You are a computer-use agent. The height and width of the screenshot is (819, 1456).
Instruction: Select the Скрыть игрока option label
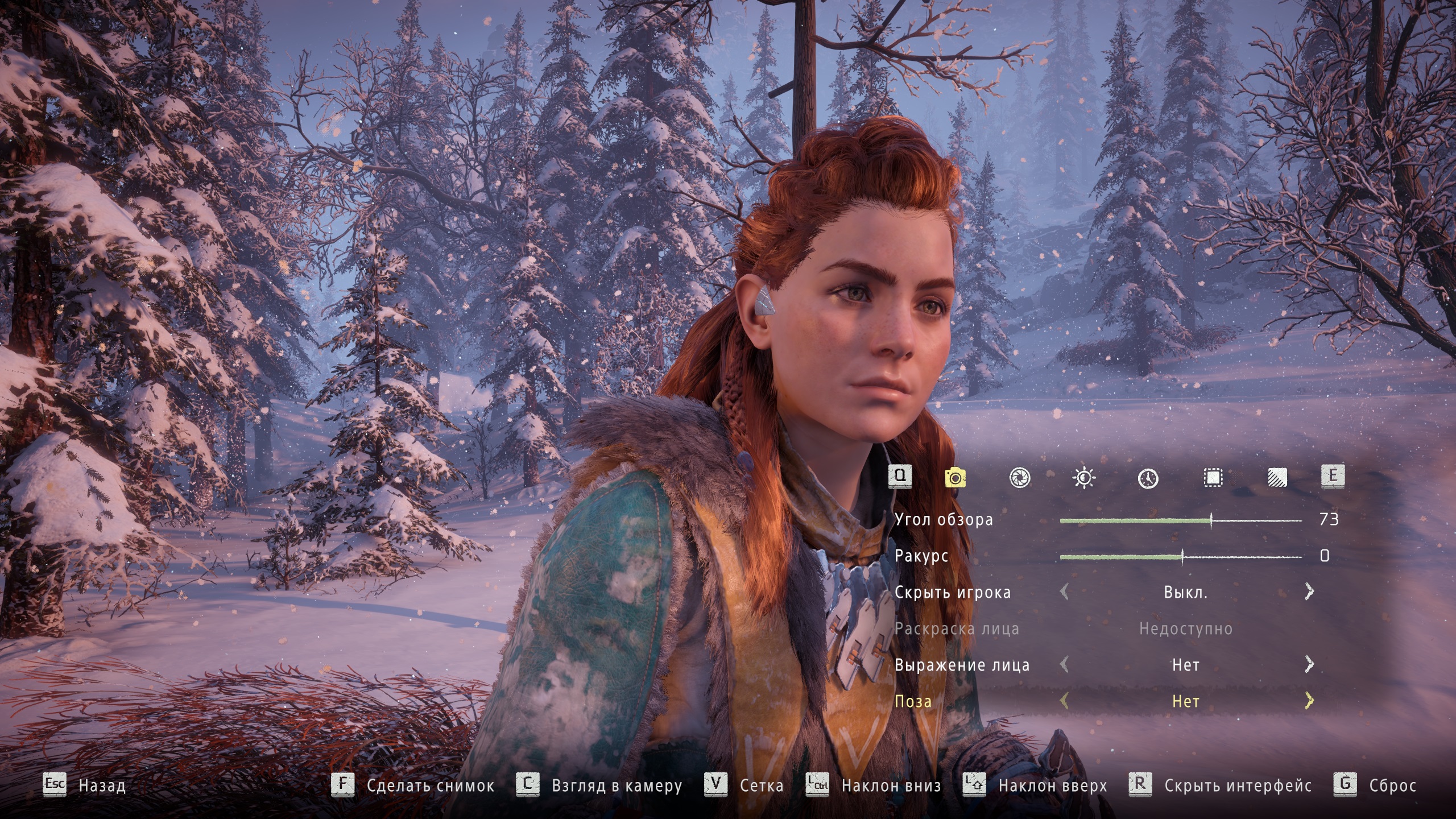[x=953, y=593]
